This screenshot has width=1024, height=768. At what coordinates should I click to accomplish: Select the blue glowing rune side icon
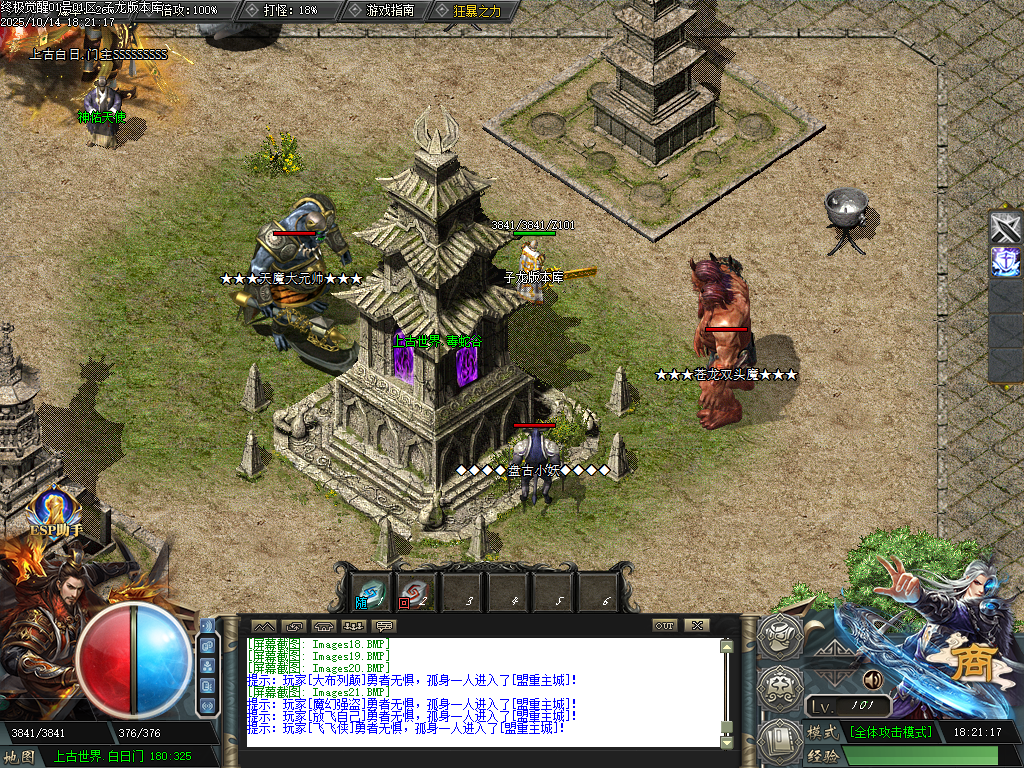coord(1005,262)
